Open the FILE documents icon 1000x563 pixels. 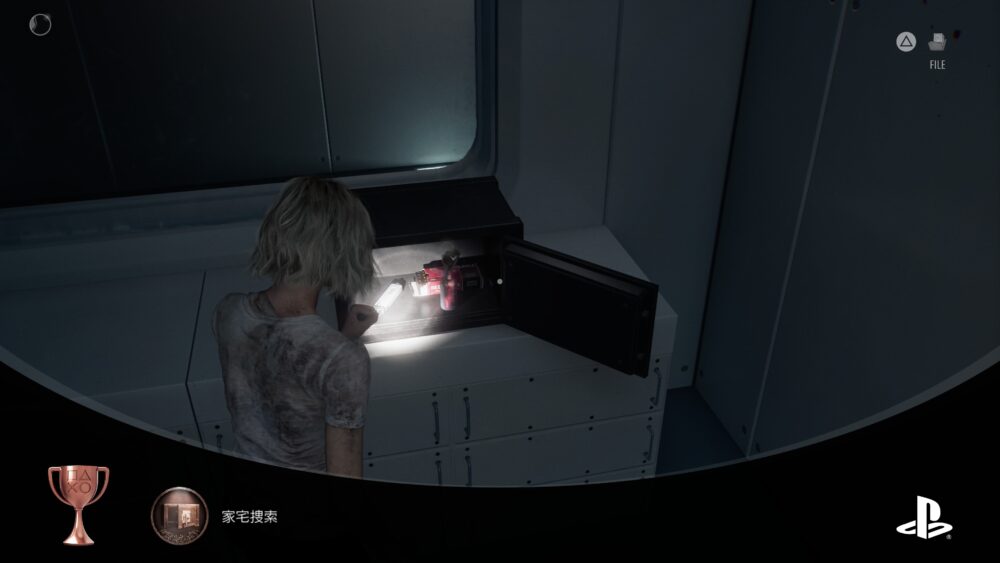[937, 43]
